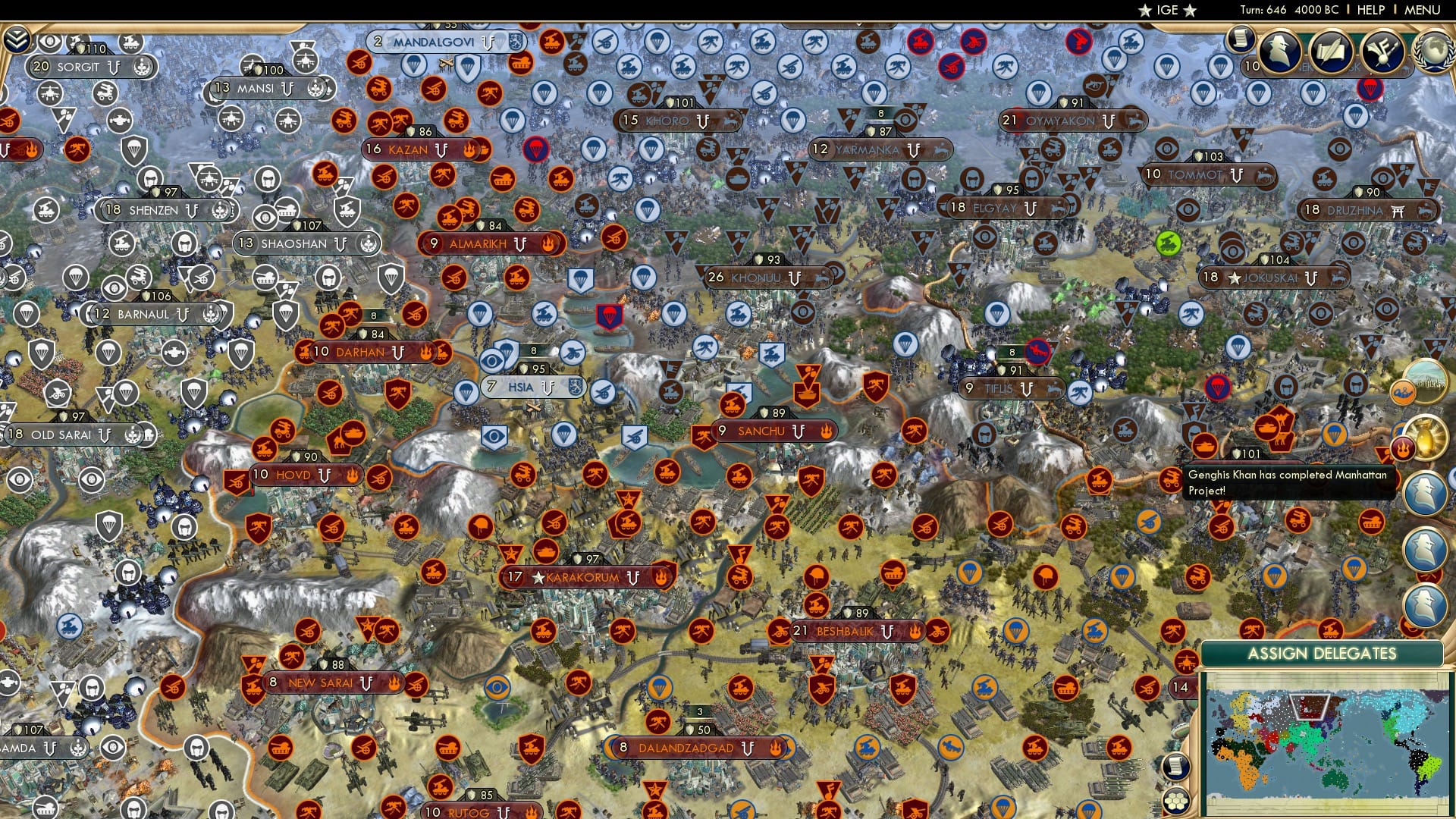The image size is (1456, 819).
Task: Click the ASSIGN DELEGATES button
Action: (1323, 652)
